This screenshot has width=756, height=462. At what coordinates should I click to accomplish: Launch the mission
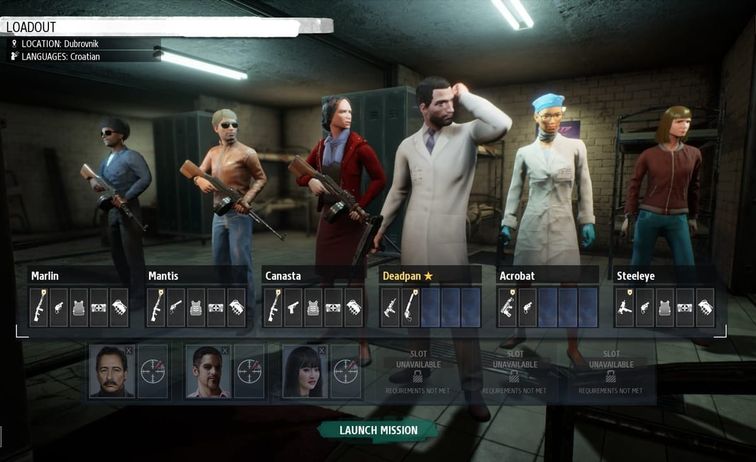click(x=377, y=430)
